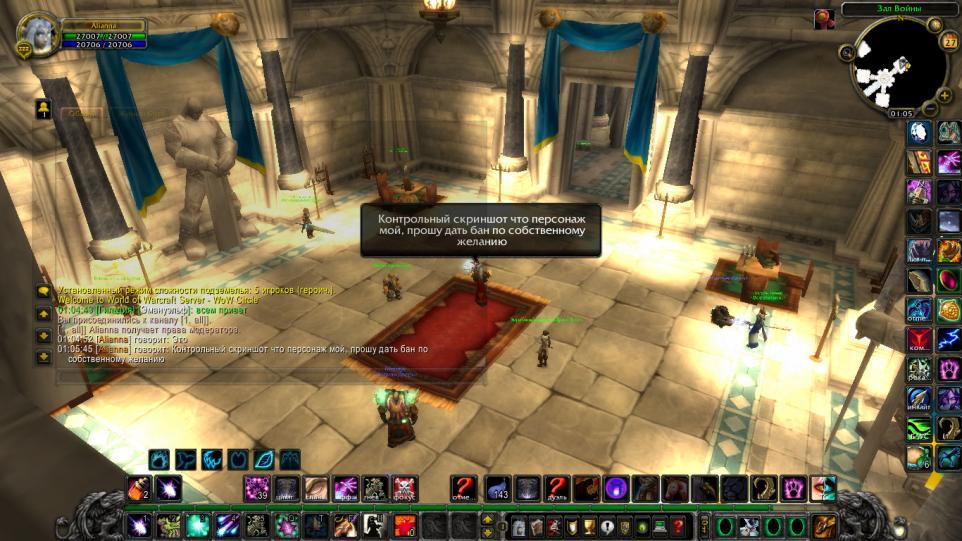This screenshot has height=541, width=962.
Task: Activate the purple orb ability icon
Action: 616,488
